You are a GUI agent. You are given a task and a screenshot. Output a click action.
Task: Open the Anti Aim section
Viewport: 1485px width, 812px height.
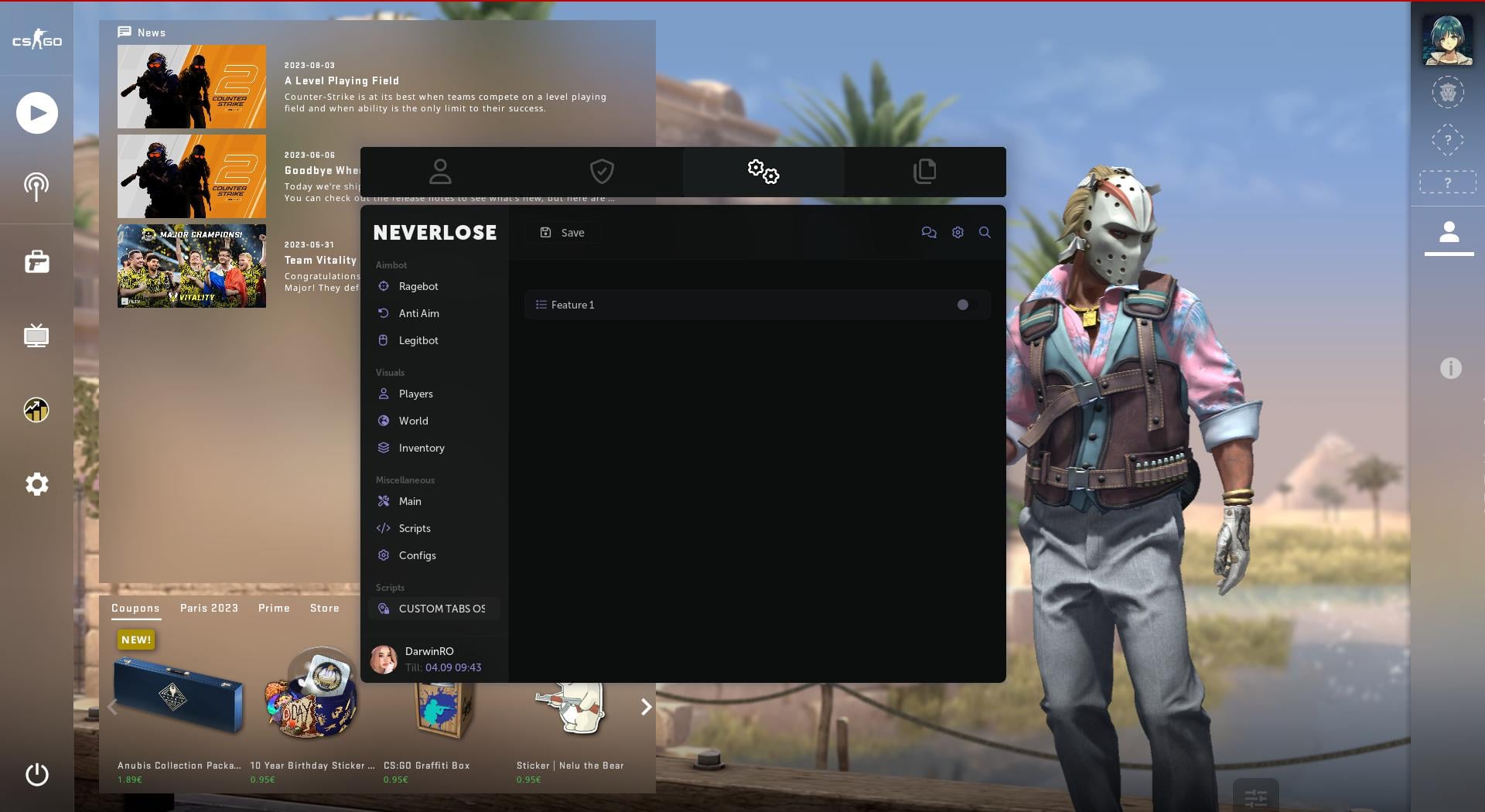pyautogui.click(x=418, y=313)
